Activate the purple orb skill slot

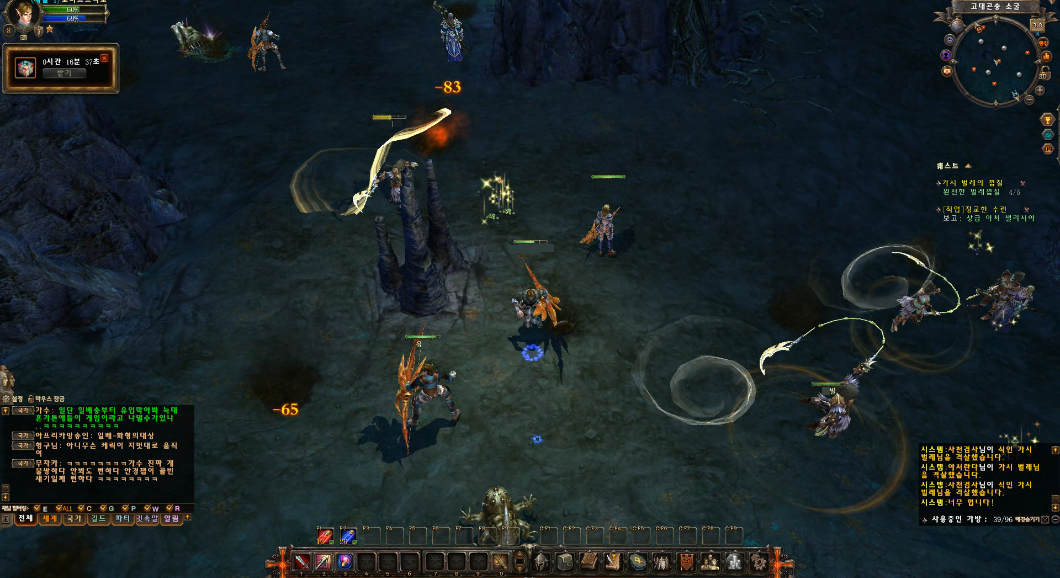pos(345,562)
